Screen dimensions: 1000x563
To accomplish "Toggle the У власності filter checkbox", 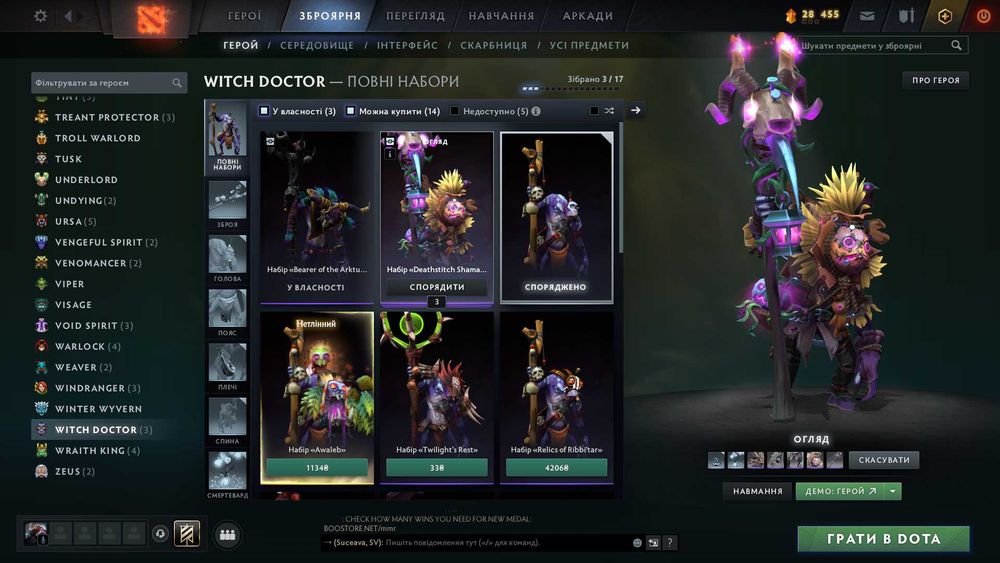I will pos(264,111).
